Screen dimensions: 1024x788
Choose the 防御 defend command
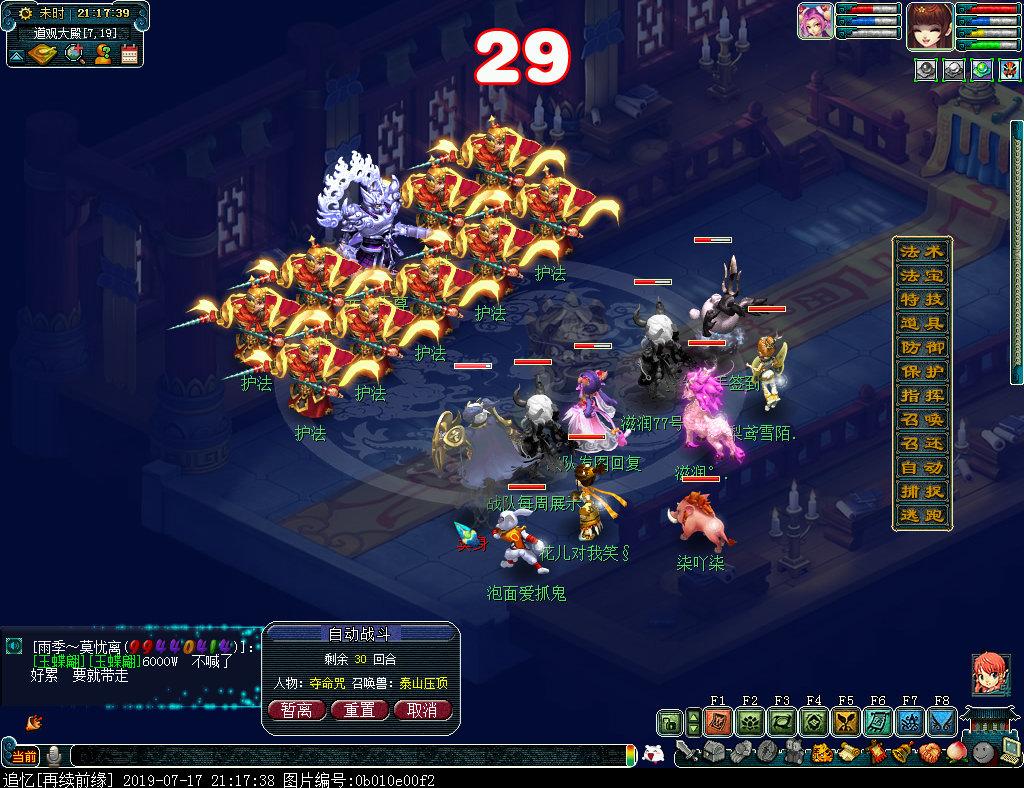coord(921,347)
